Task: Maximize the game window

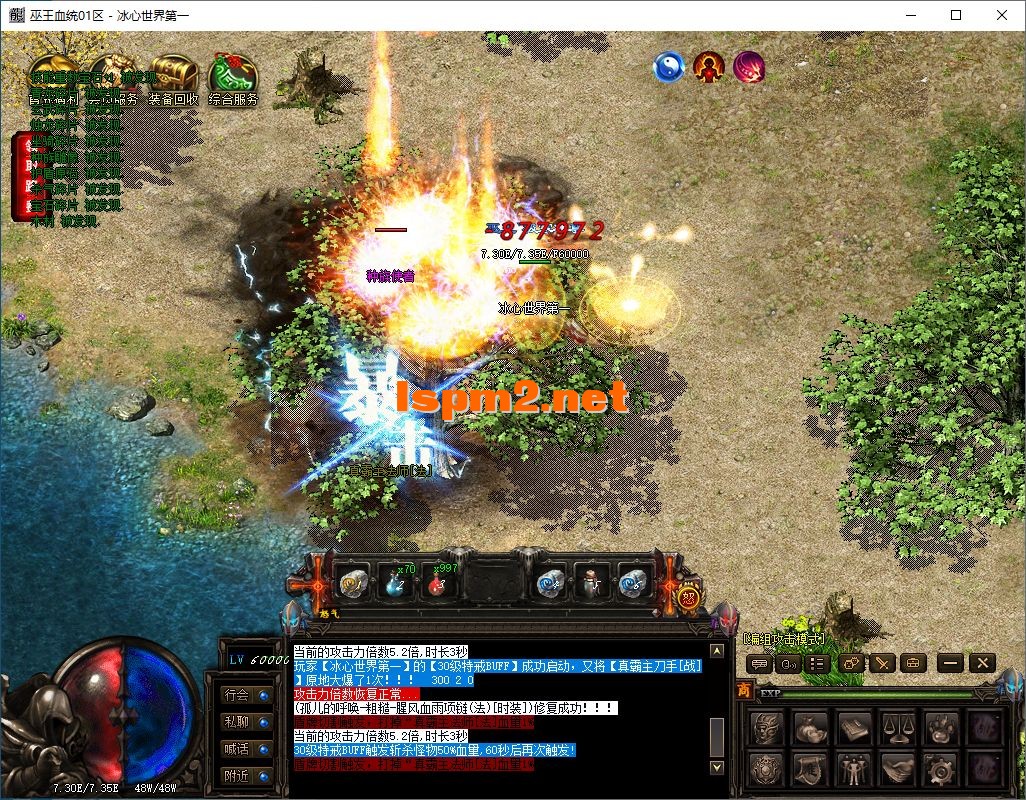Action: coord(956,15)
